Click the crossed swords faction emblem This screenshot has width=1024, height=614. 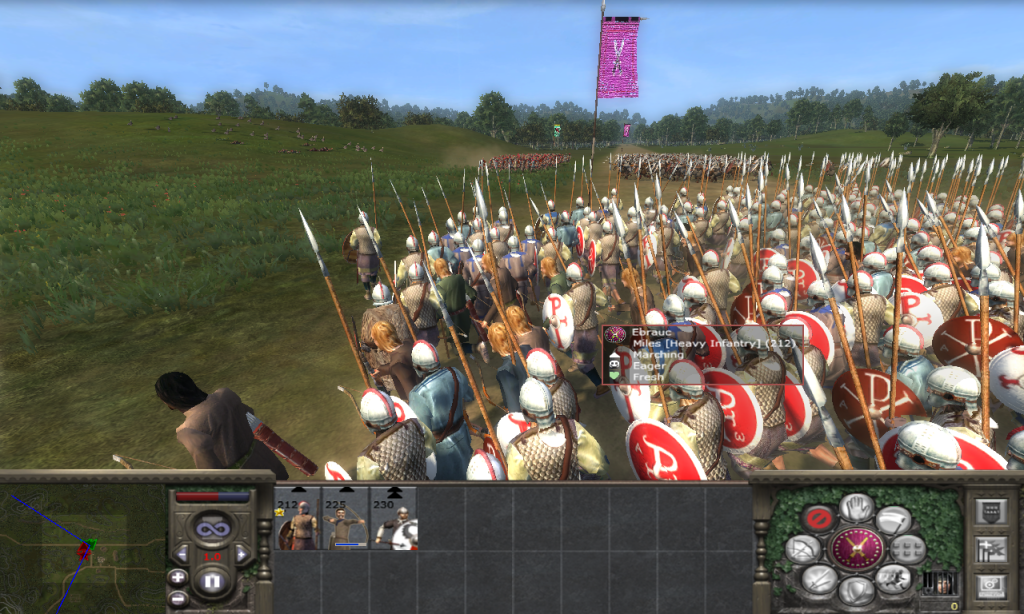pos(856,548)
